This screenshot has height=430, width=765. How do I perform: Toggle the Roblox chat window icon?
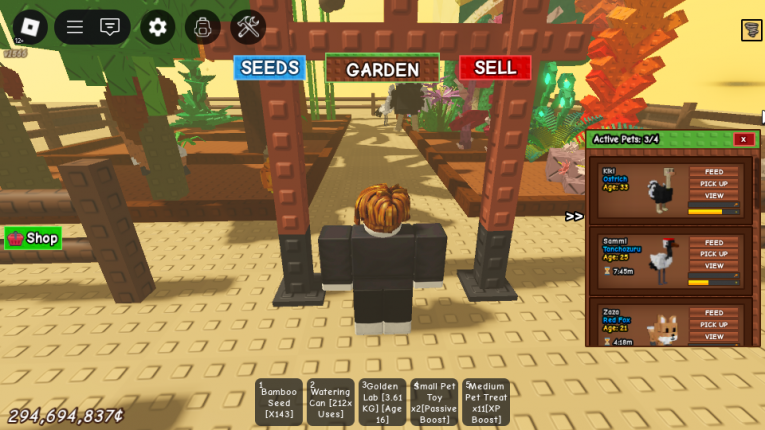pos(110,27)
